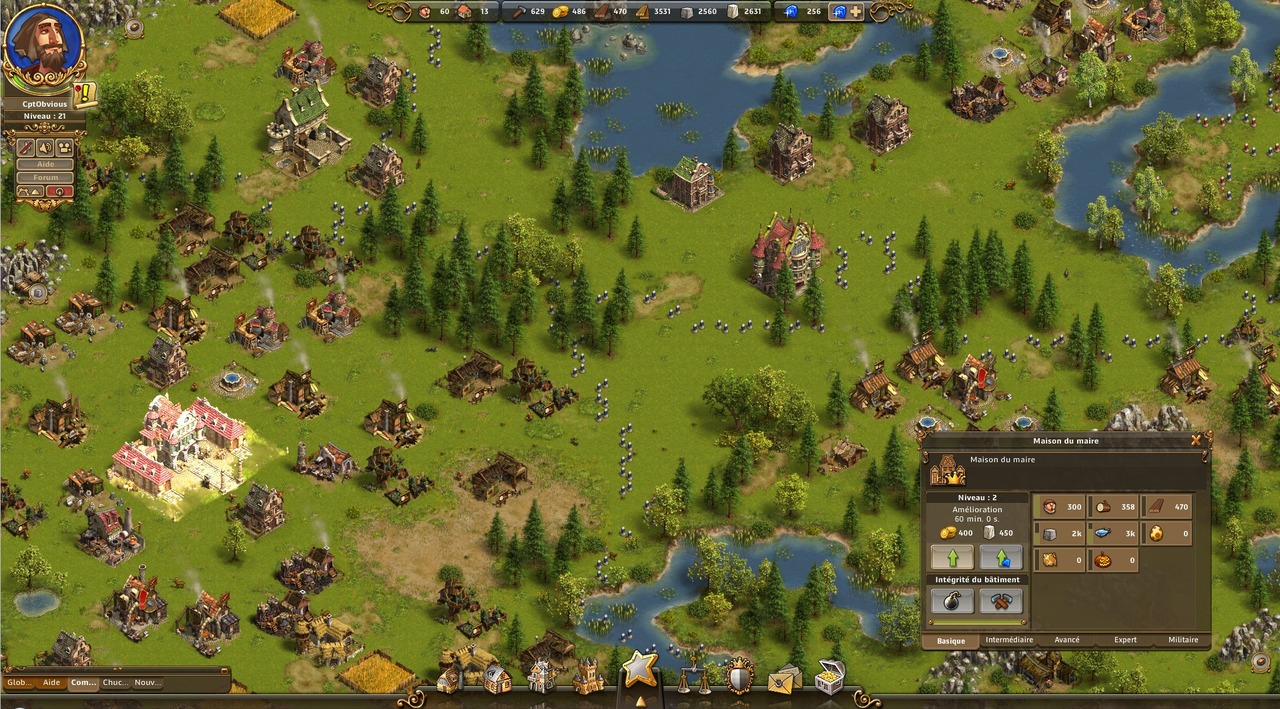The image size is (1280, 709).
Task: Instantly upgrade using the gem arrow button
Action: pyautogui.click(x=1001, y=557)
